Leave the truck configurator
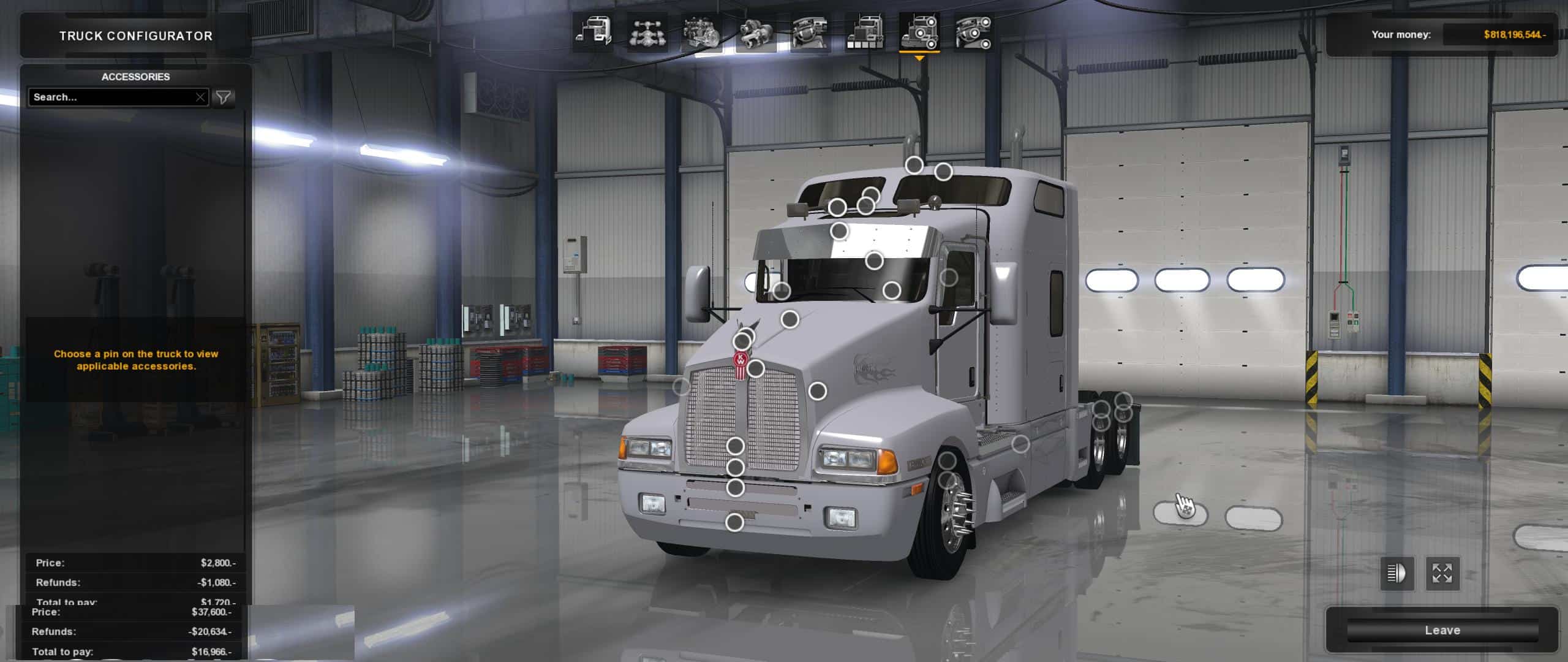The width and height of the screenshot is (1568, 662). (1442, 630)
